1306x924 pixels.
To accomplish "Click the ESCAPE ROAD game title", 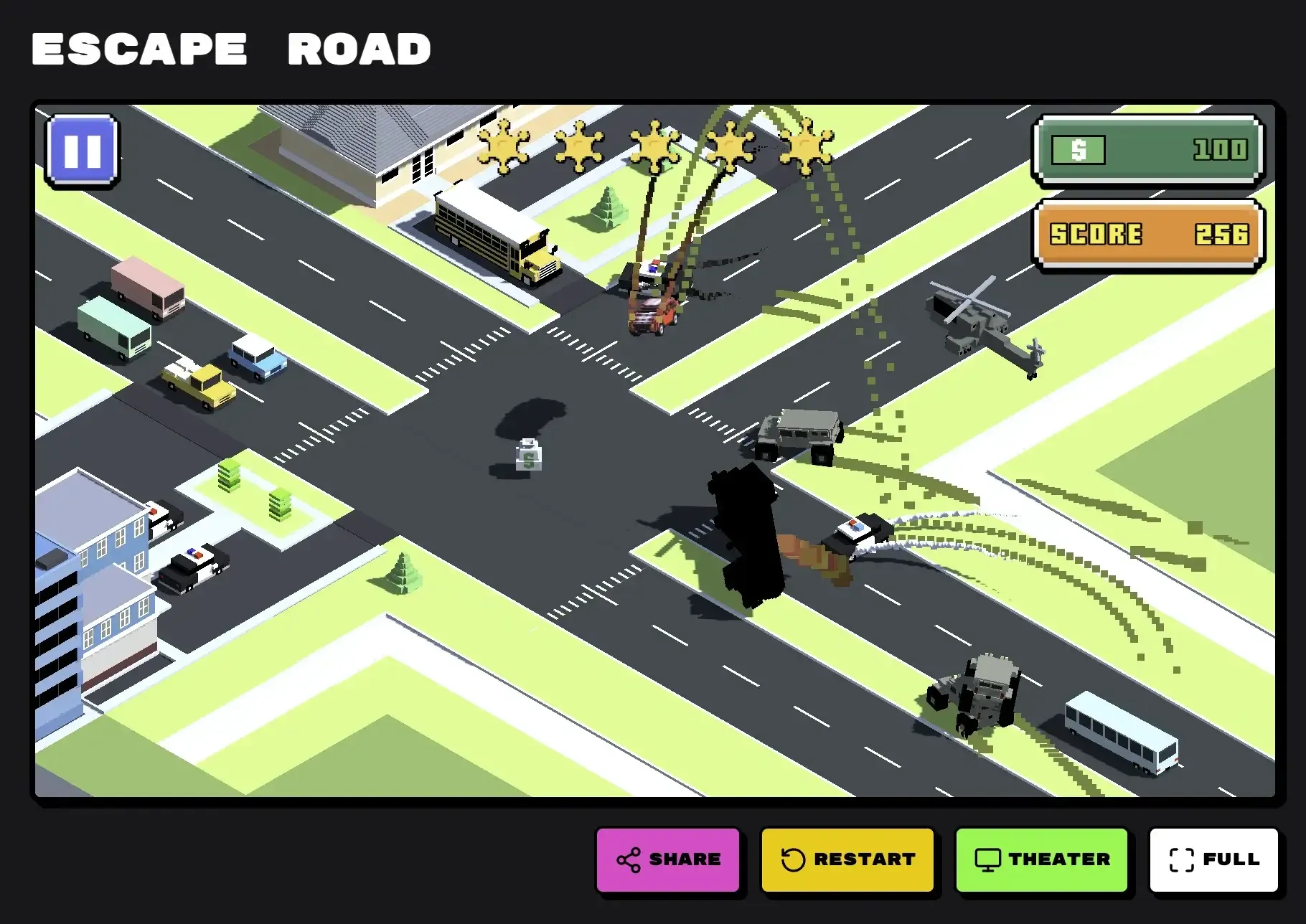I will click(x=230, y=47).
